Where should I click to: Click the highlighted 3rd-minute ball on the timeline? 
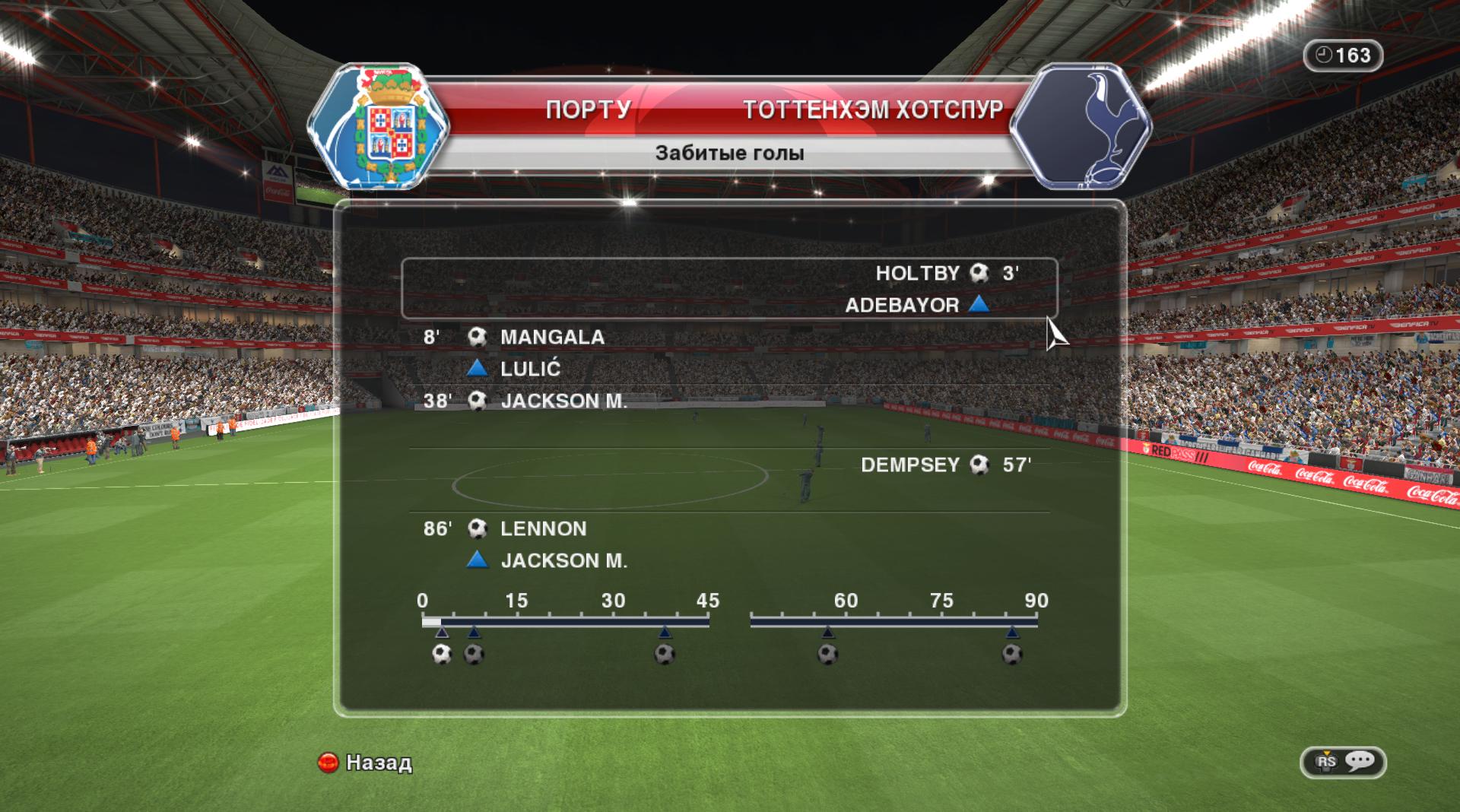[442, 654]
